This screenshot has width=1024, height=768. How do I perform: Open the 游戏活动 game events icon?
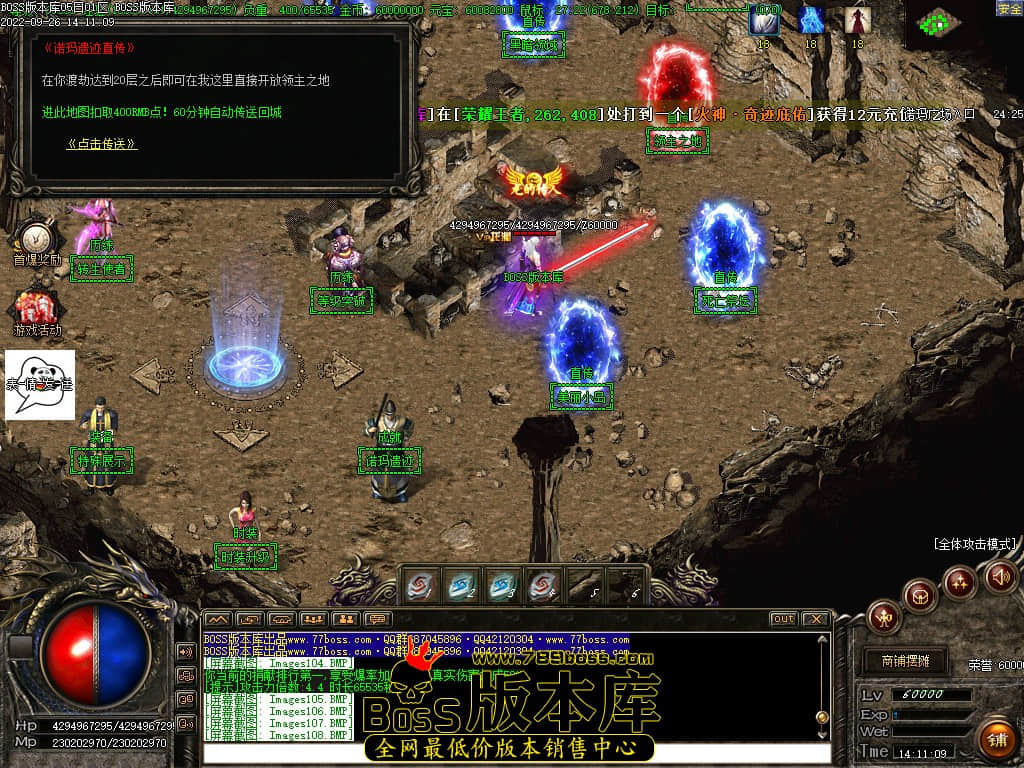click(36, 308)
